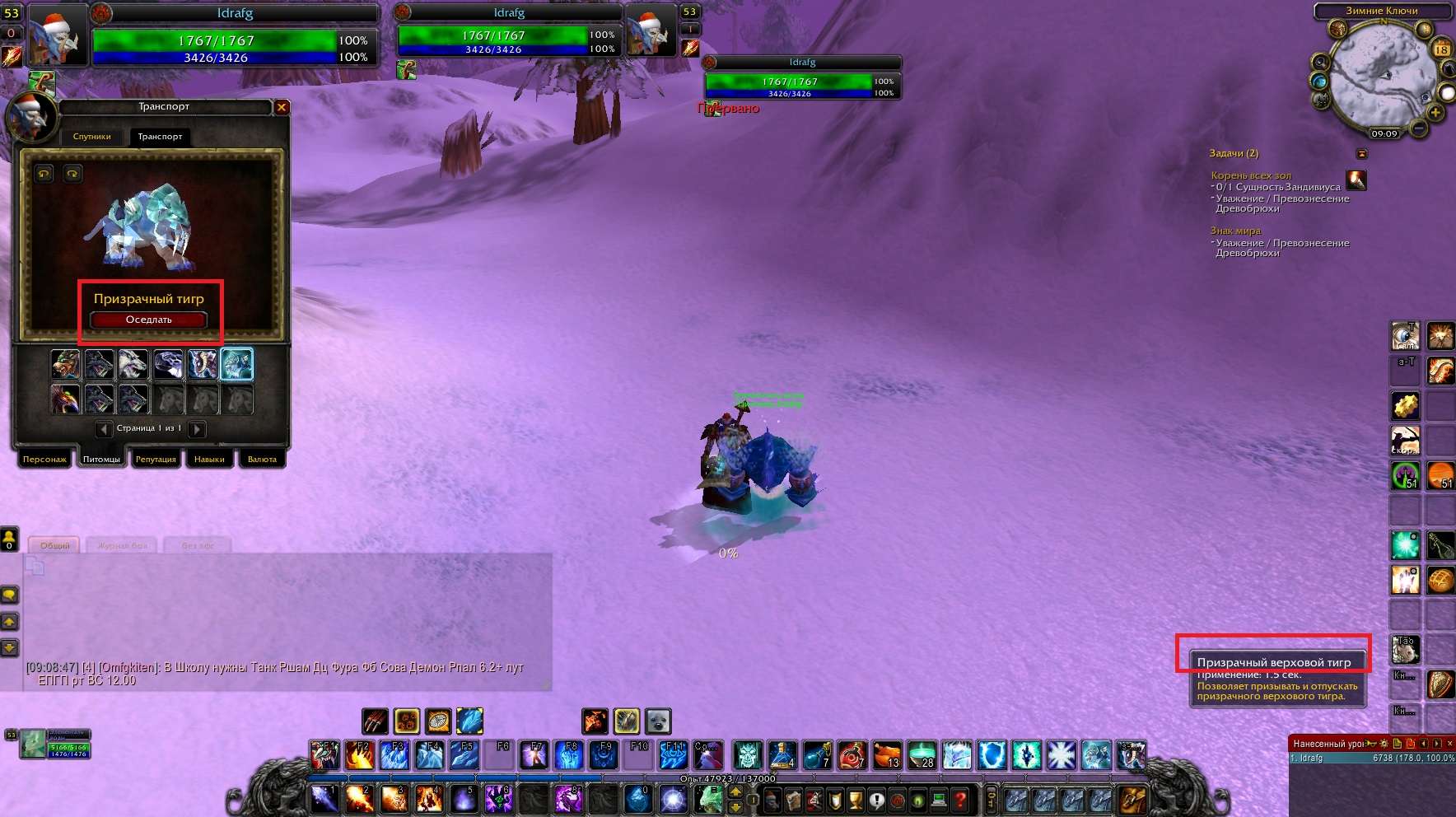Screen dimensions: 1456x817
Task: Switch to the Спутники tab
Action: pos(91,137)
